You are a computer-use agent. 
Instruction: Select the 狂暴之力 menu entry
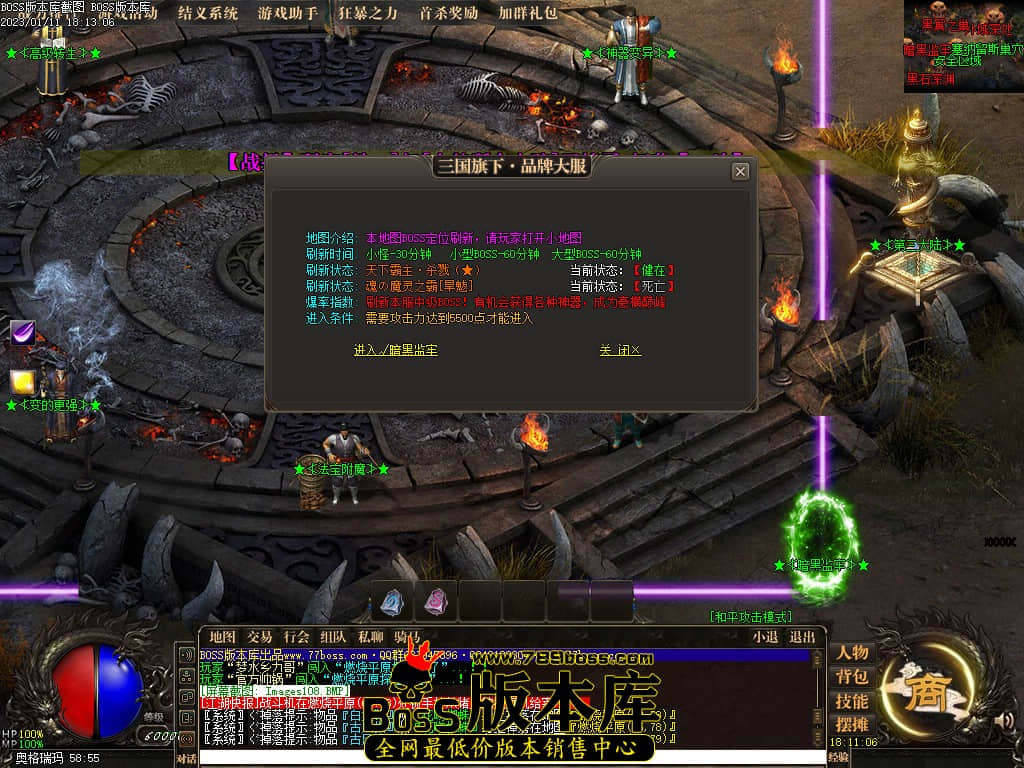(x=368, y=13)
